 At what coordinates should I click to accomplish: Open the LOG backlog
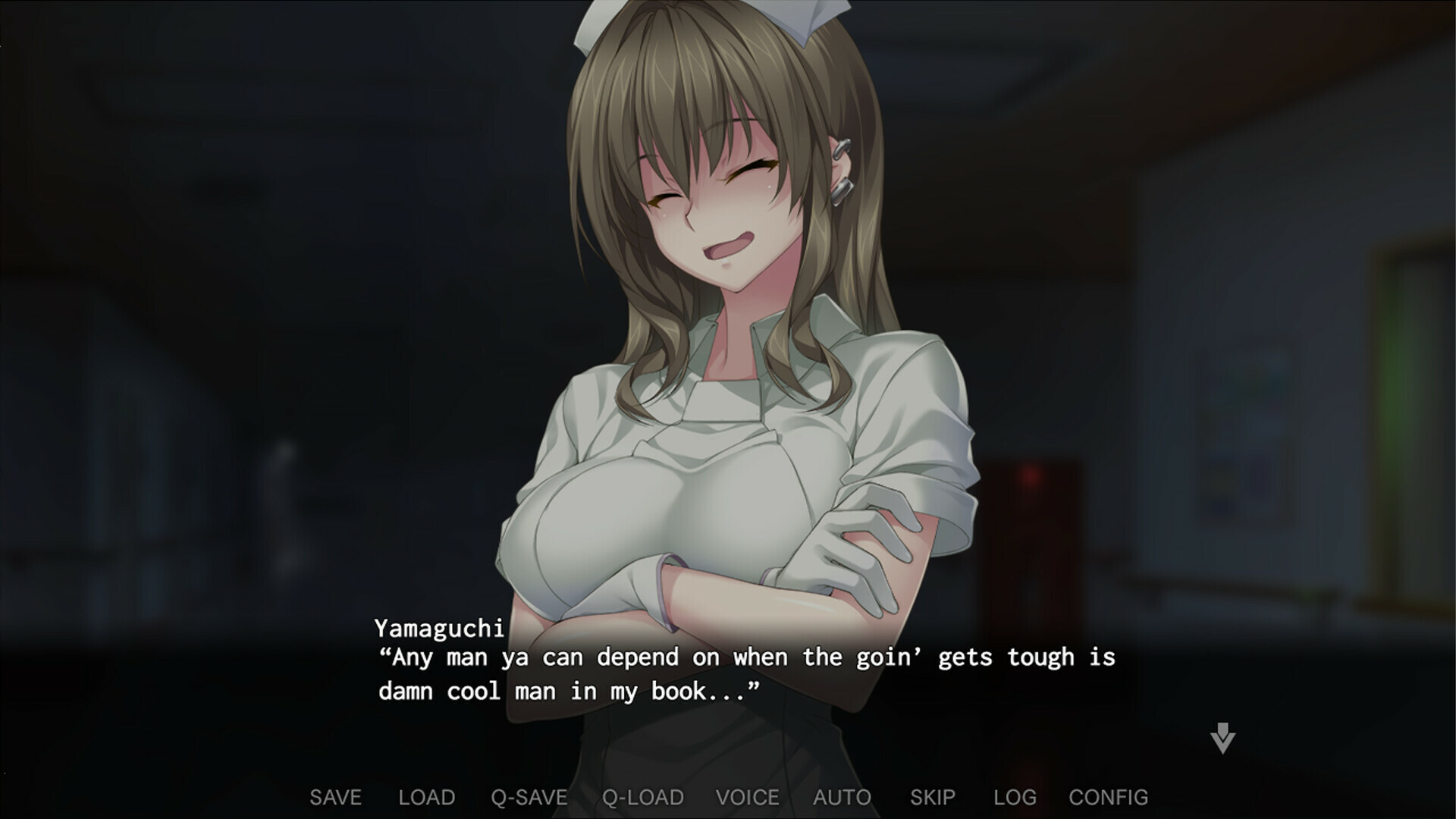click(x=1015, y=797)
